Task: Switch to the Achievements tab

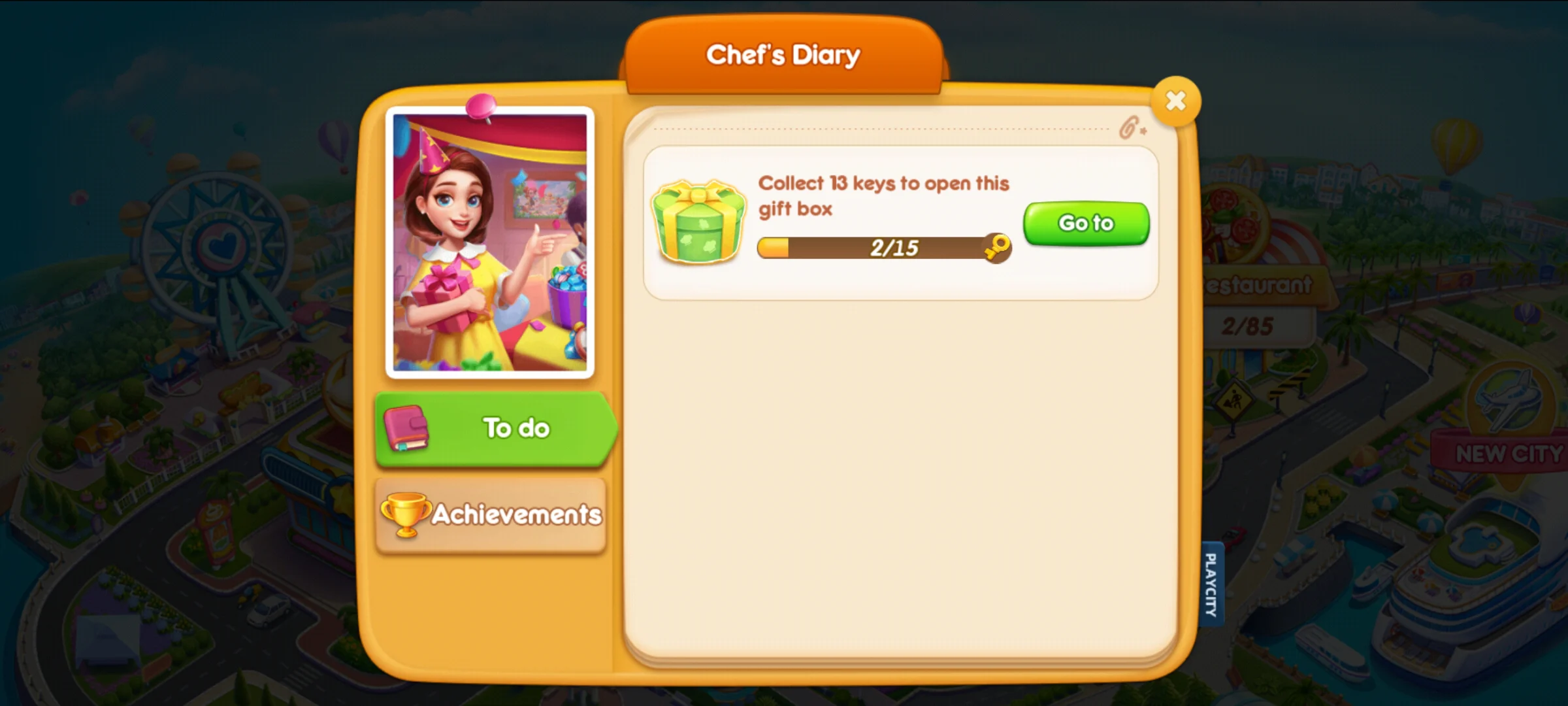Action: (490, 515)
